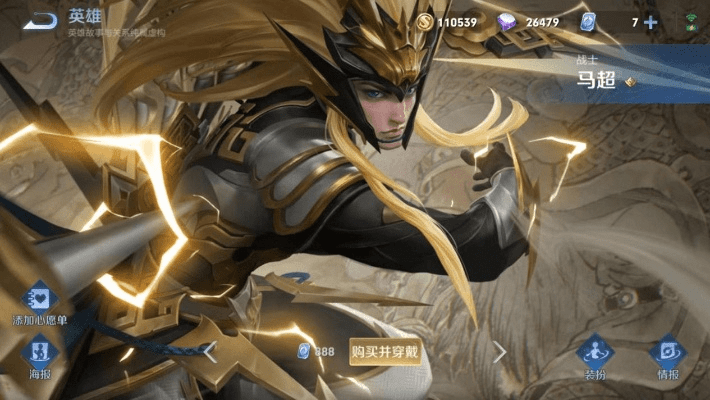Go back using the top-left return arrow
The height and width of the screenshot is (400, 710).
pos(41,21)
